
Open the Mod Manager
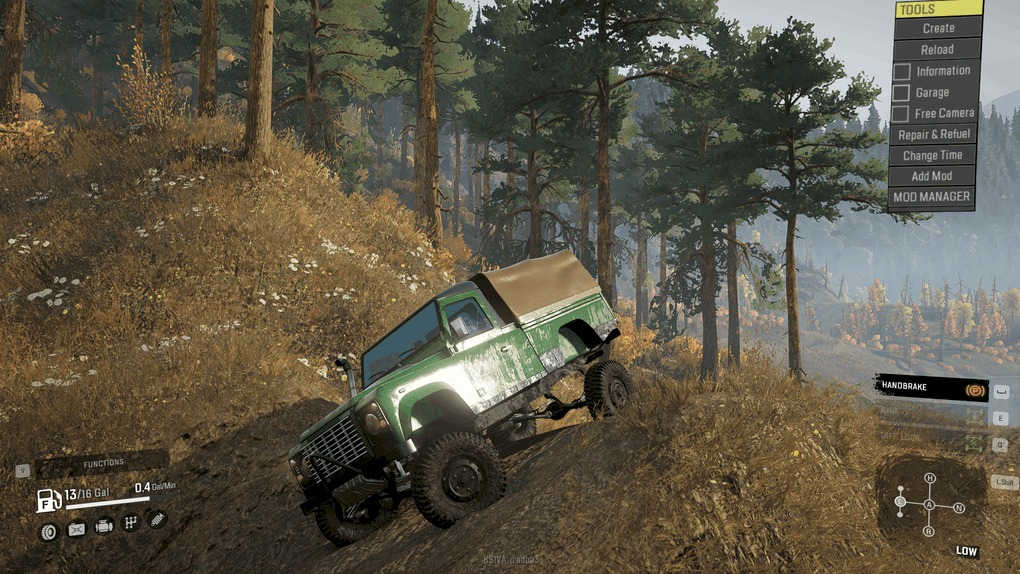pyautogui.click(x=931, y=197)
